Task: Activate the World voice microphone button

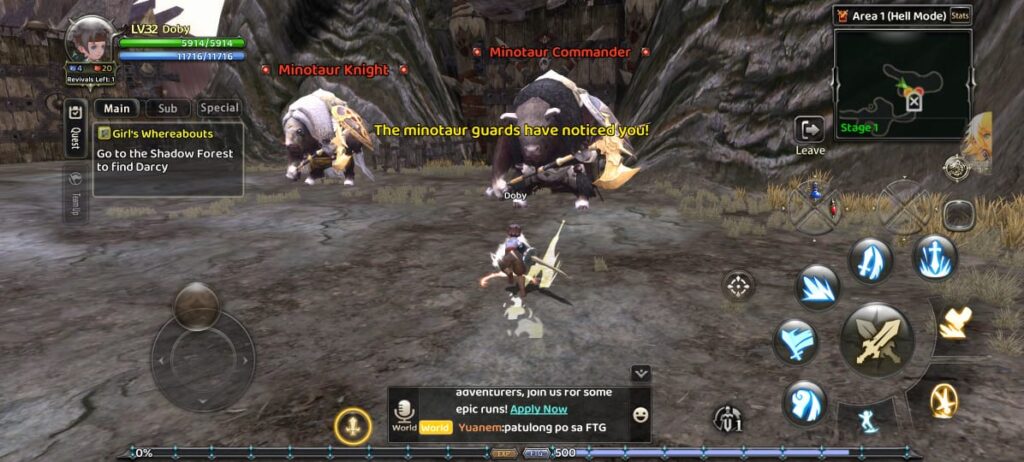Action: pos(404,414)
